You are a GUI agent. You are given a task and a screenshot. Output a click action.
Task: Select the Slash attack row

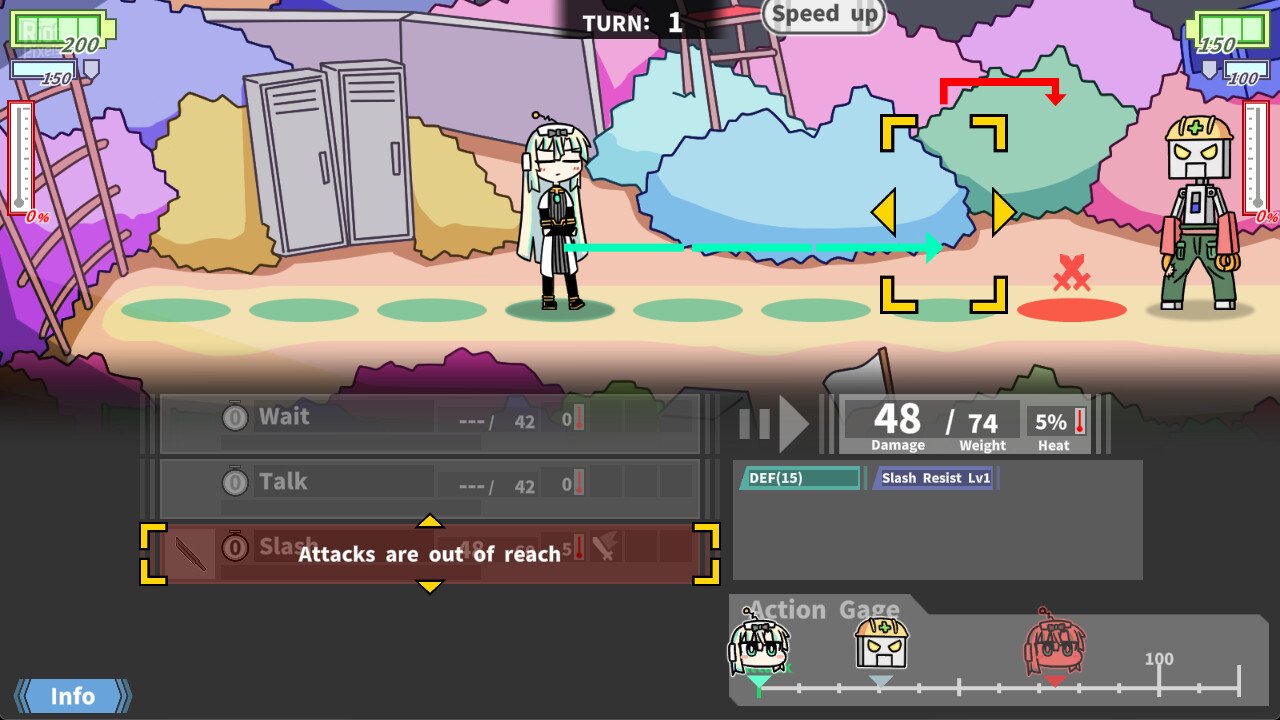pyautogui.click(x=430, y=553)
